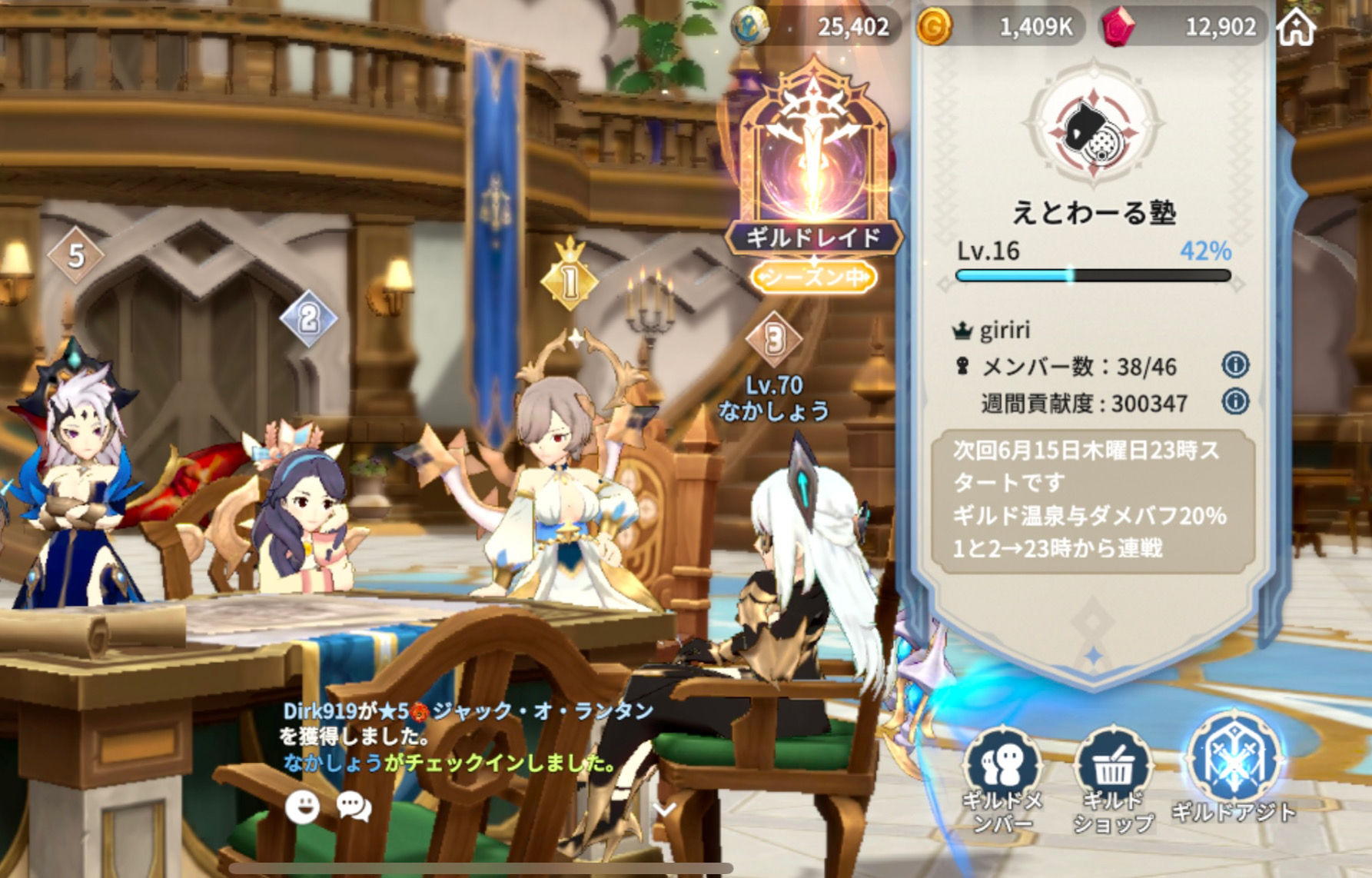Show member count info
This screenshot has height=878, width=1372.
tap(1234, 365)
